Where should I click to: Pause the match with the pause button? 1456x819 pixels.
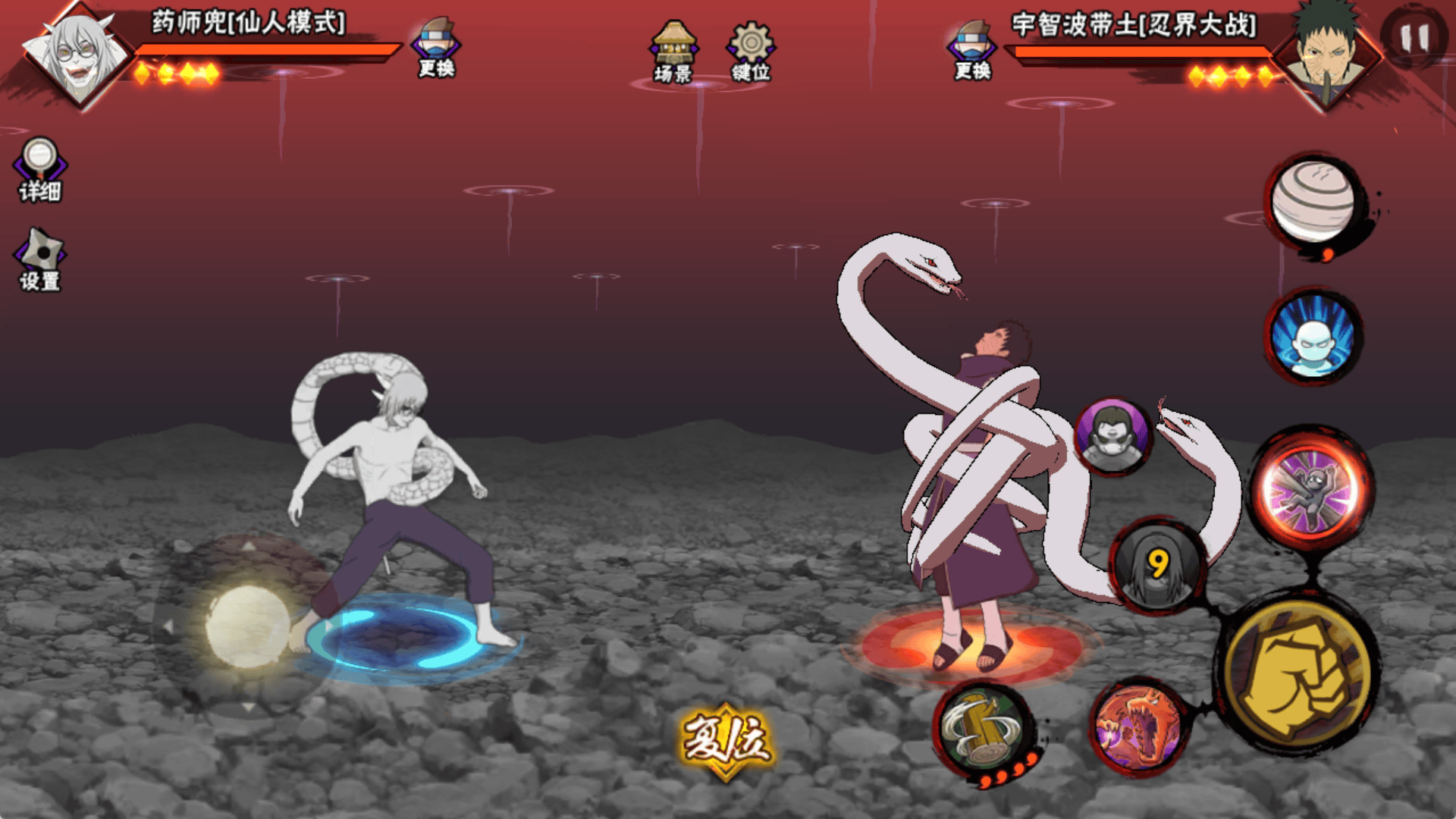tap(1414, 37)
